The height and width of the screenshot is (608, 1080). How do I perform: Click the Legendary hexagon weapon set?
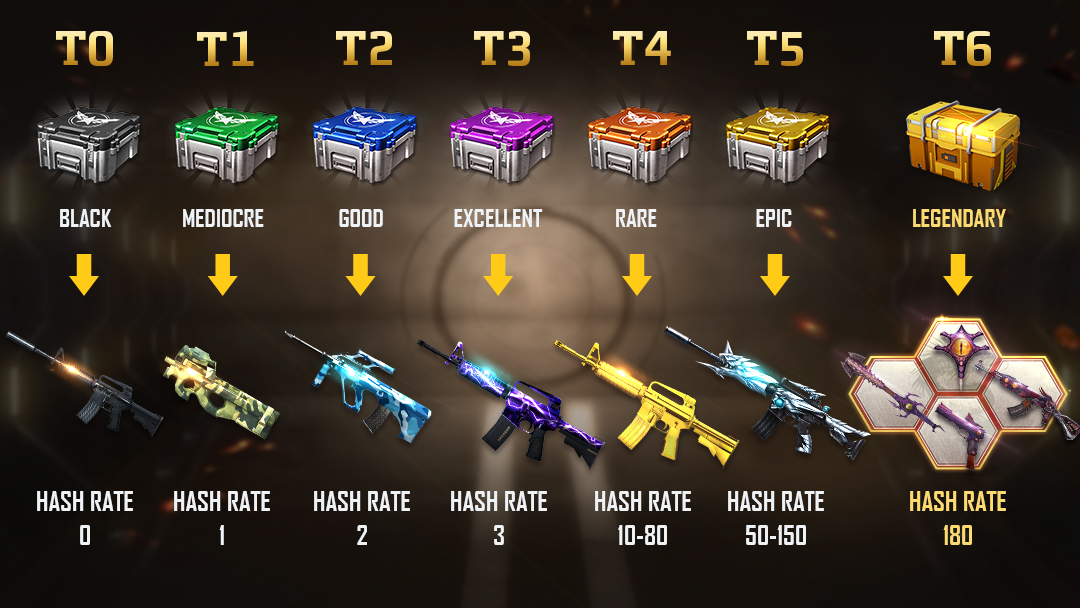(958, 392)
